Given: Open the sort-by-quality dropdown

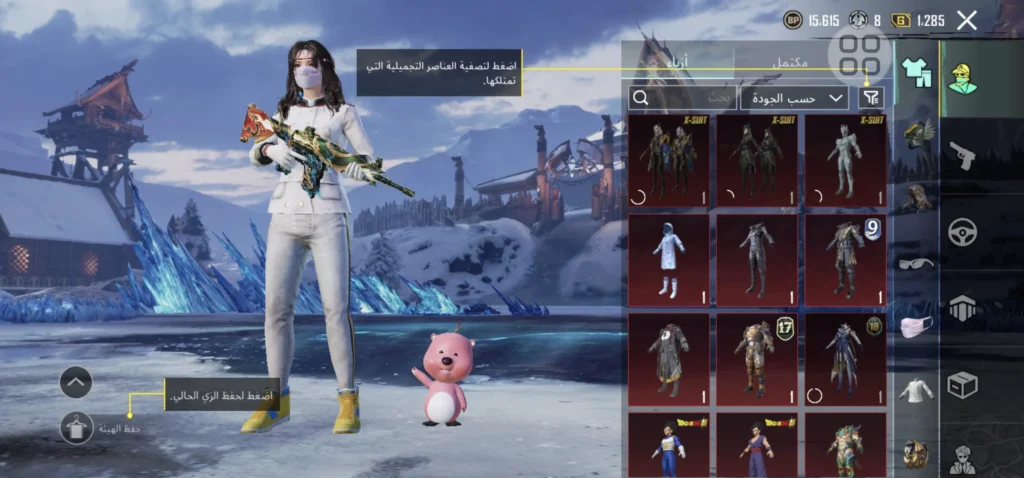Looking at the screenshot, I should pyautogui.click(x=794, y=97).
